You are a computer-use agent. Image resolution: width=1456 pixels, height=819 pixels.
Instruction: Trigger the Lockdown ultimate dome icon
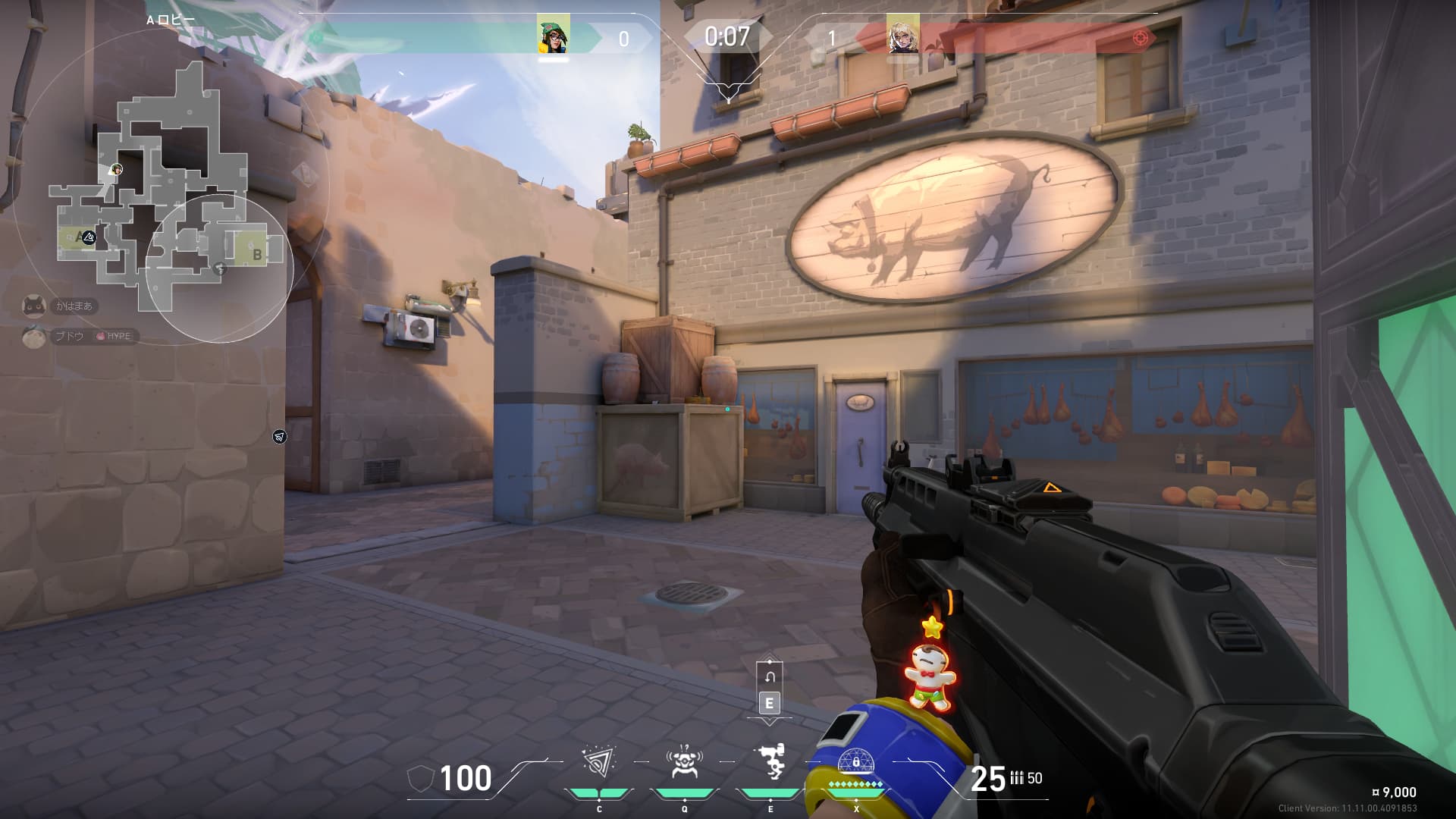pyautogui.click(x=855, y=762)
